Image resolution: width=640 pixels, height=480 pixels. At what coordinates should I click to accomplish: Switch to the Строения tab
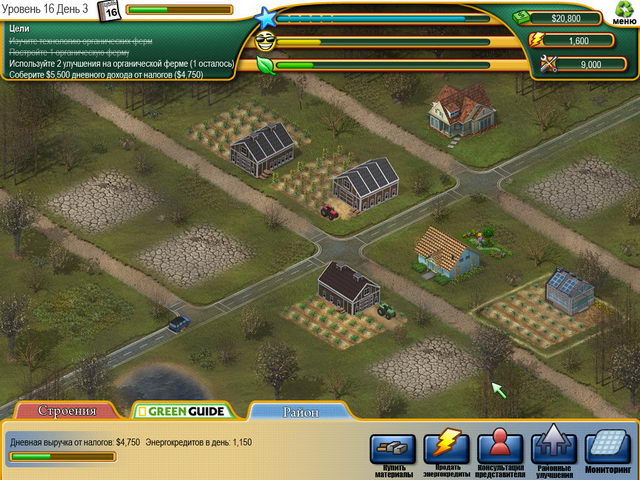click(67, 411)
